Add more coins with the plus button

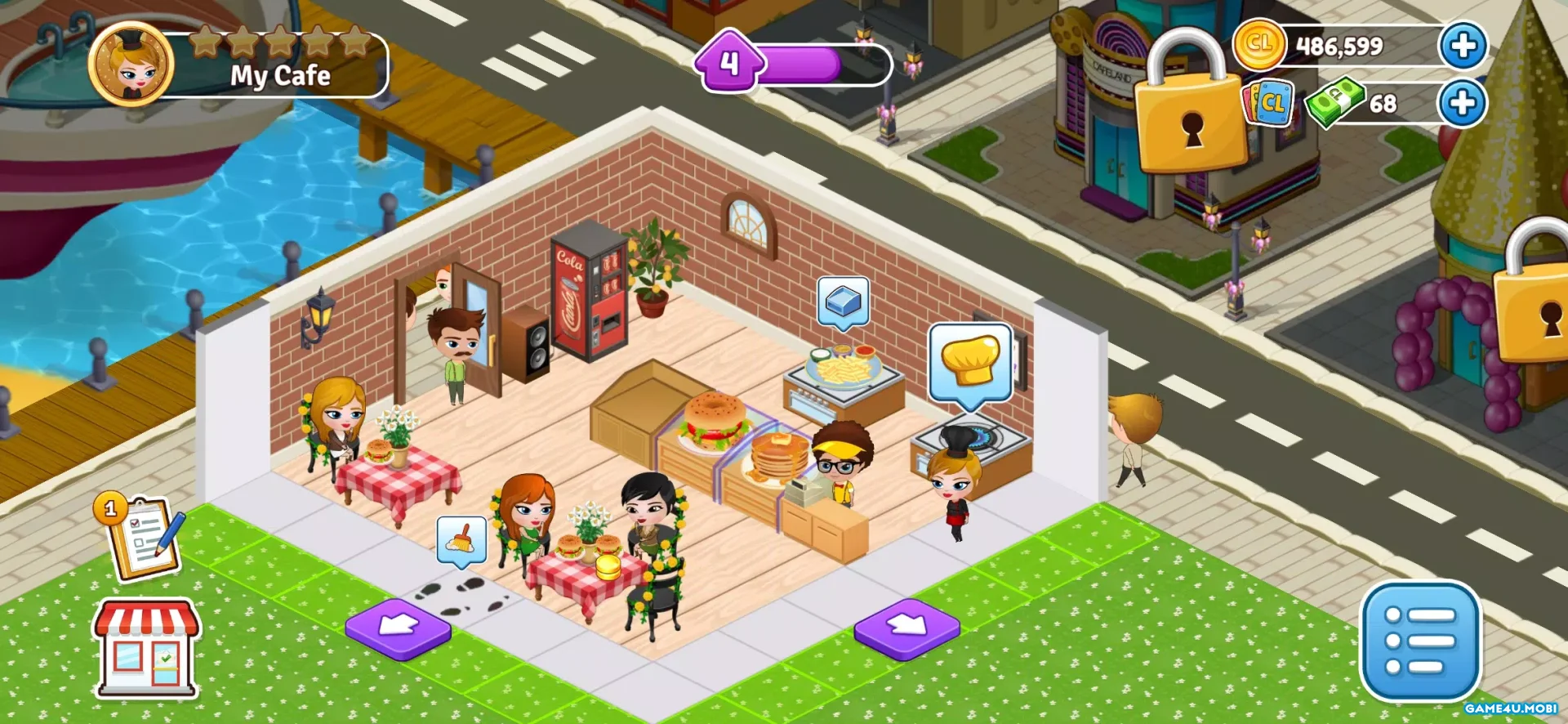[x=1463, y=46]
